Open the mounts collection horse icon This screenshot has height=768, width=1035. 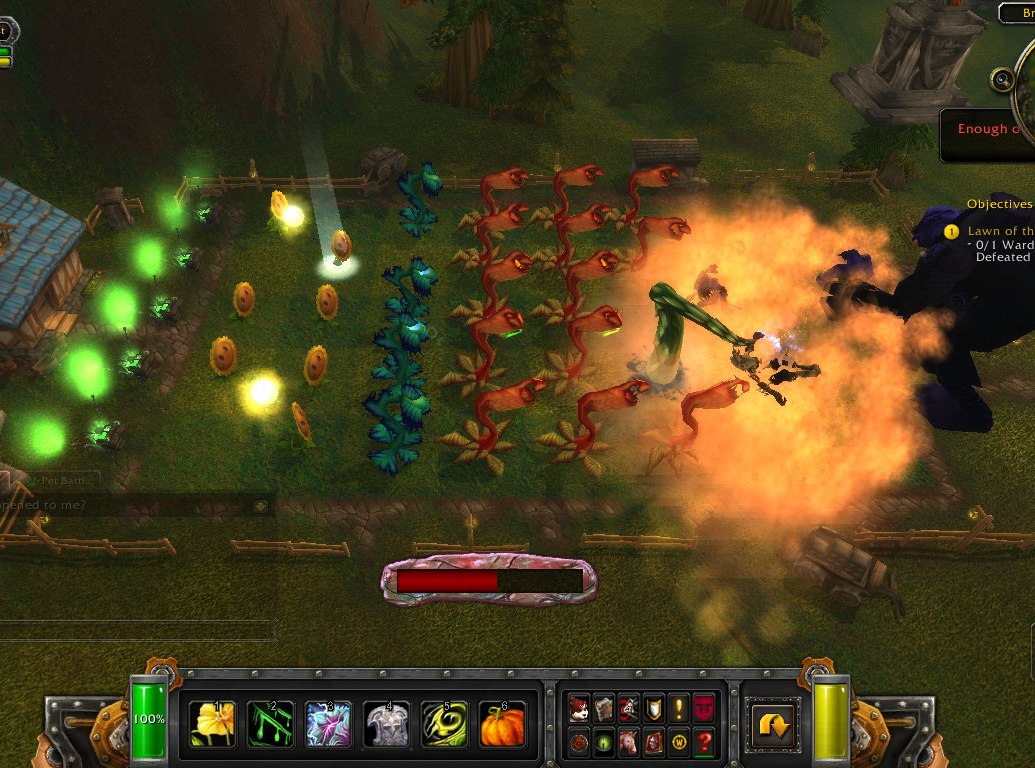point(629,743)
